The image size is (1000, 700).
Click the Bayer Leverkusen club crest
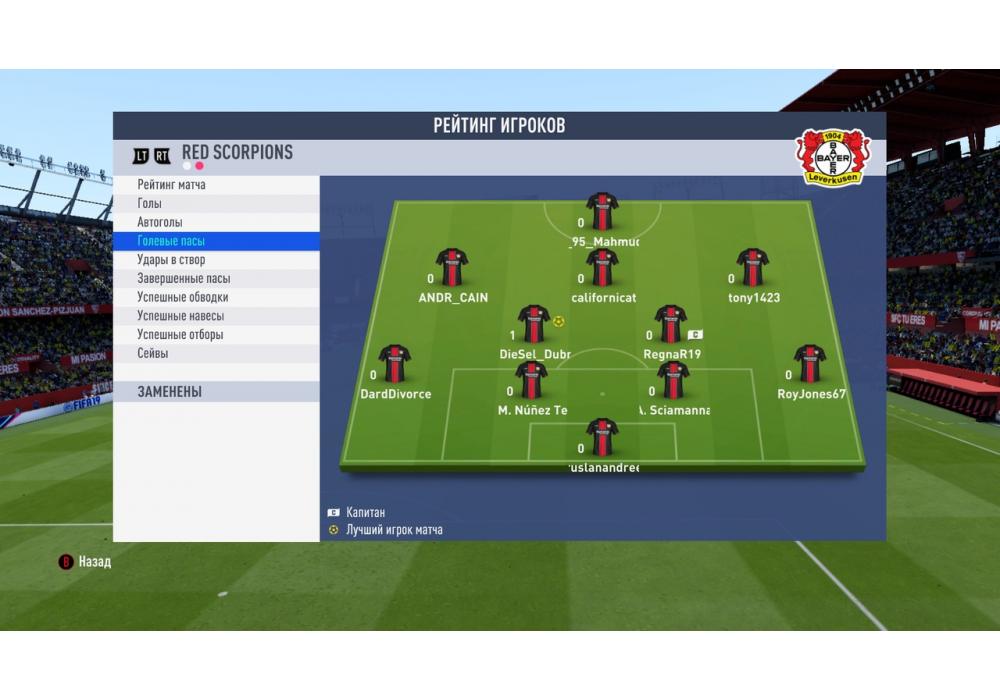pos(833,157)
